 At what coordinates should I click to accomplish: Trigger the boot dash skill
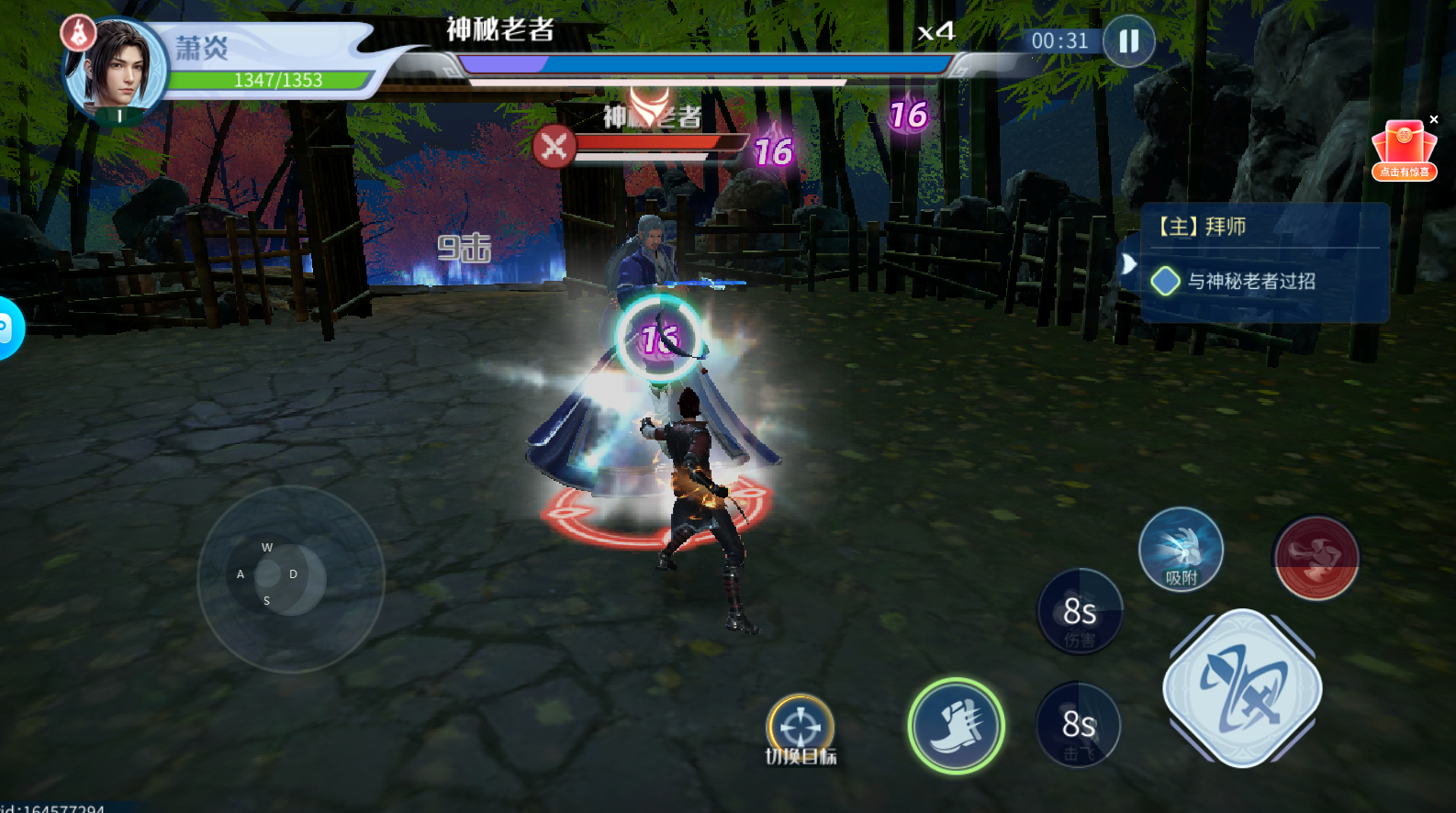pos(956,726)
